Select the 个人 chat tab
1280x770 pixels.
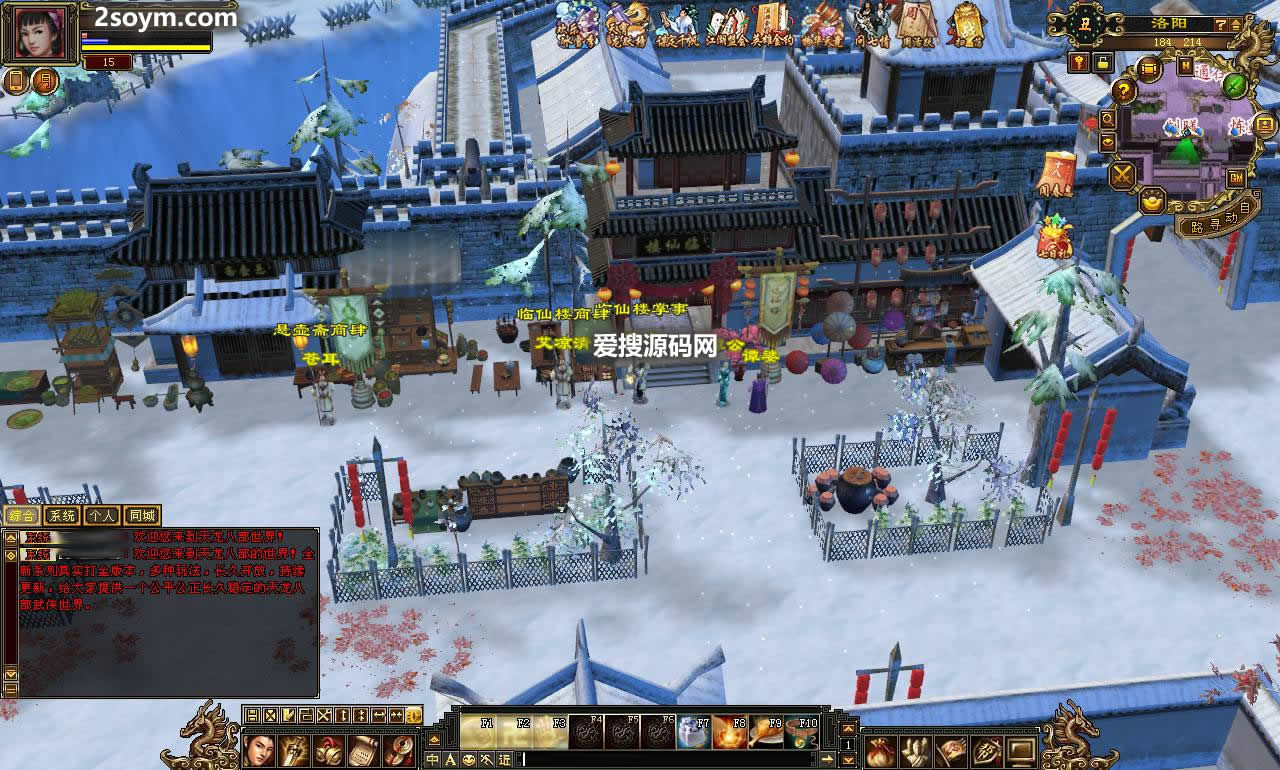tap(101, 516)
